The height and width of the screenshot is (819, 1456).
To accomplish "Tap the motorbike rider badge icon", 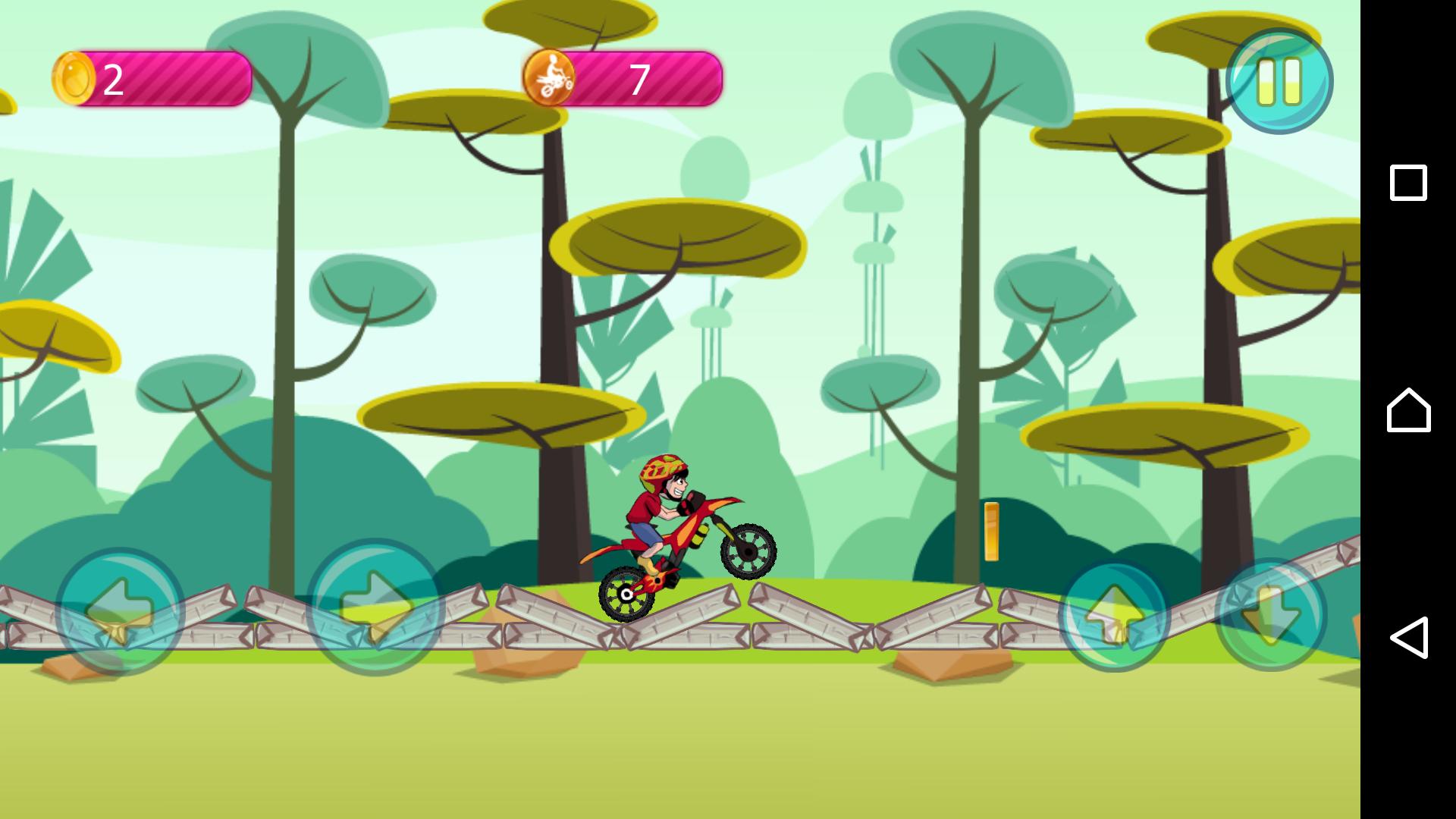I will coord(553,76).
